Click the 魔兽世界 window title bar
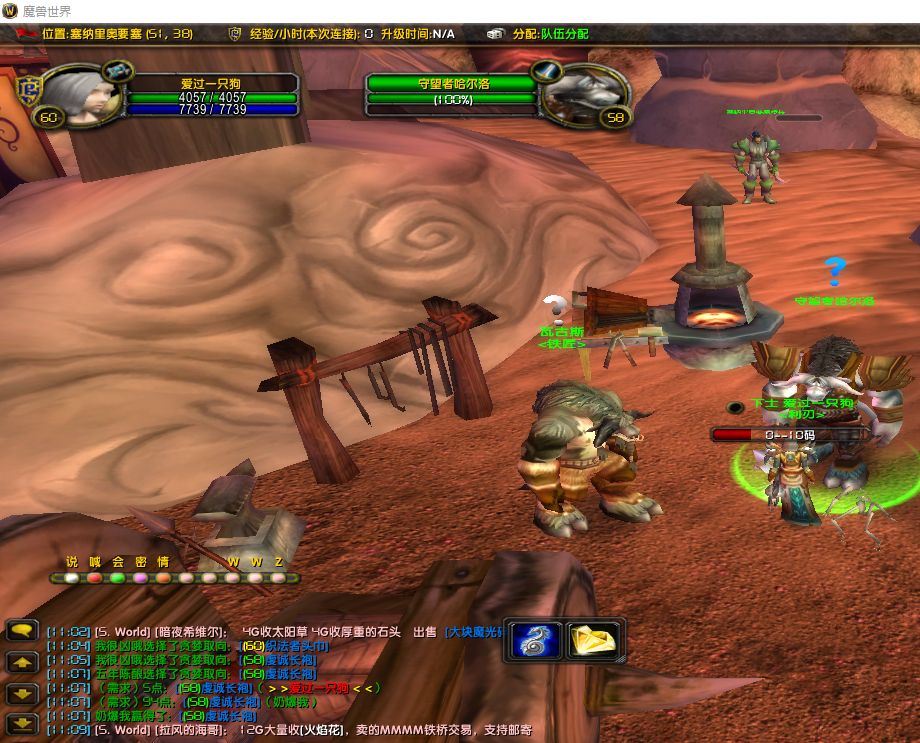The height and width of the screenshot is (743, 920). pyautogui.click(x=460, y=10)
